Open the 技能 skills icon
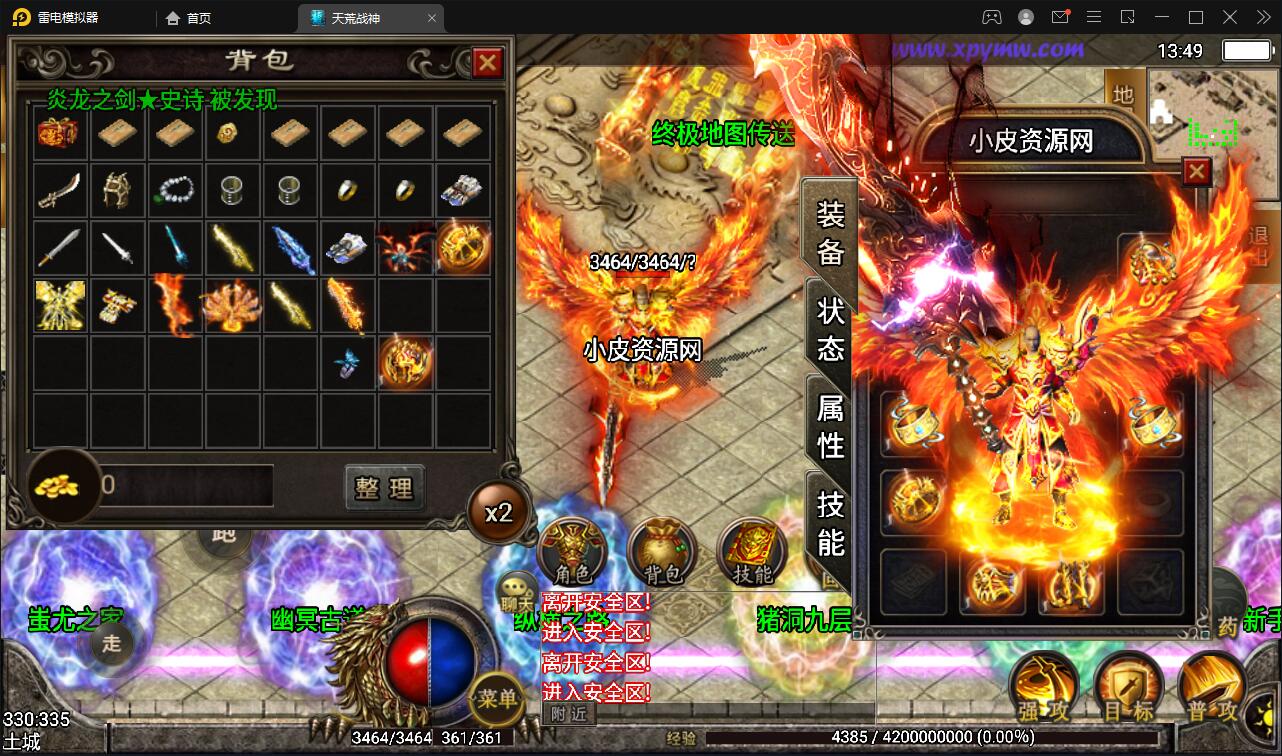This screenshot has width=1282, height=756. [x=751, y=551]
